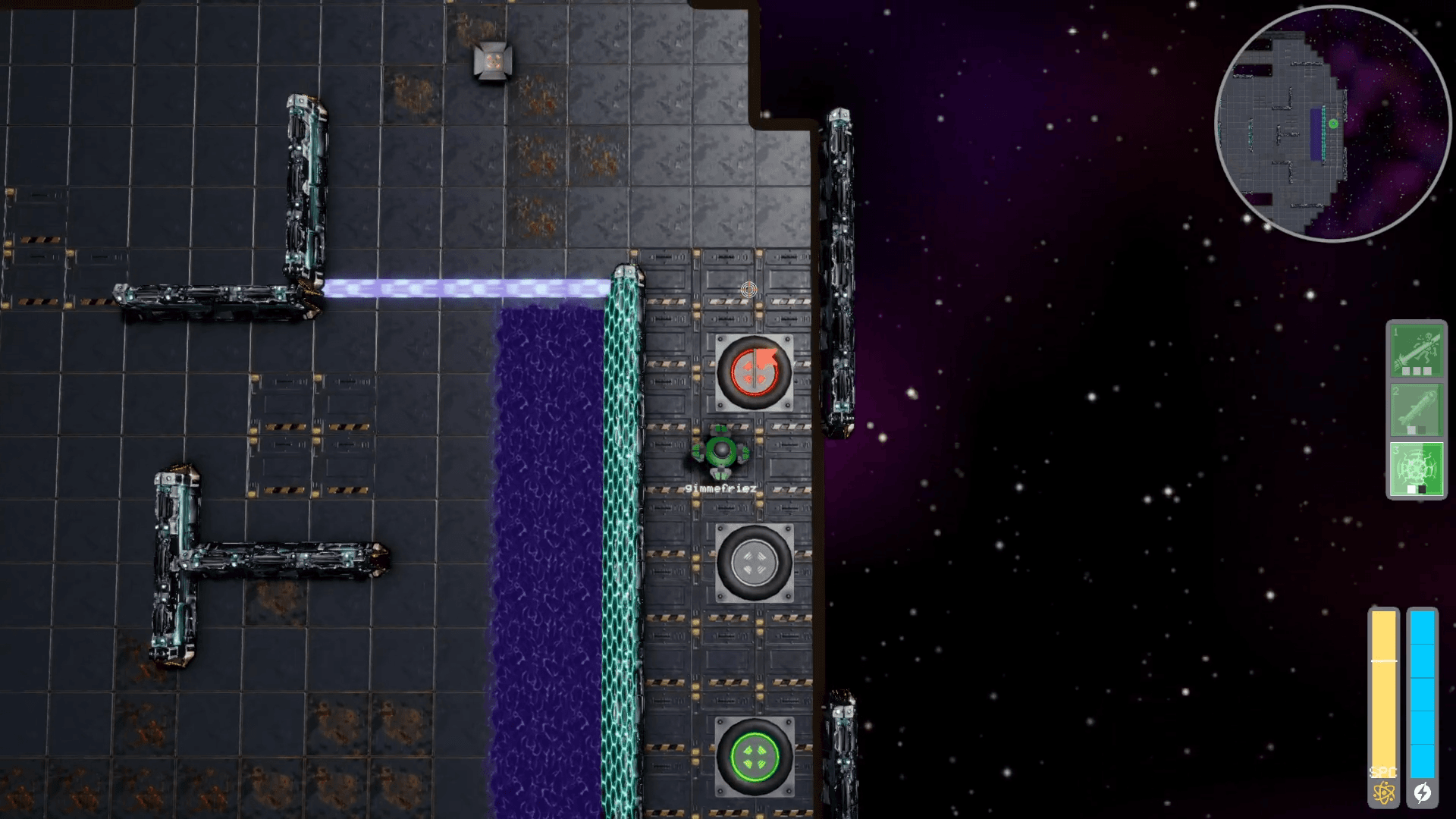
Task: Select the sword weapon in hotbar slot 1
Action: [1417, 350]
